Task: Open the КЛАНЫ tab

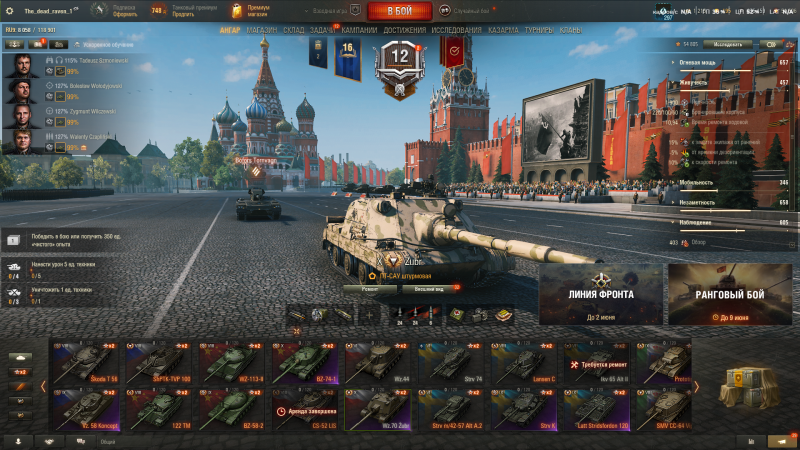Action: (x=571, y=30)
